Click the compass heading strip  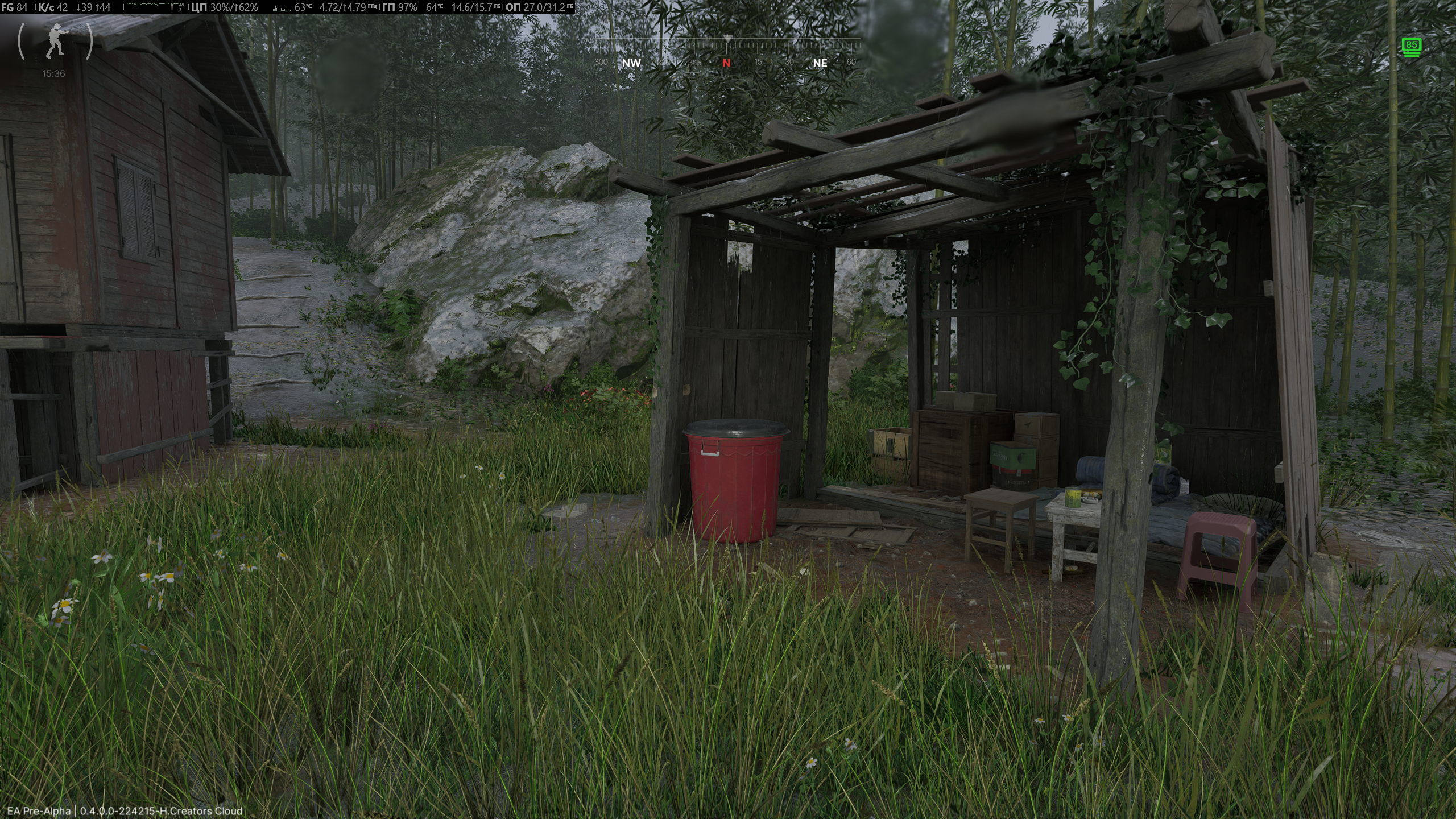click(x=726, y=52)
